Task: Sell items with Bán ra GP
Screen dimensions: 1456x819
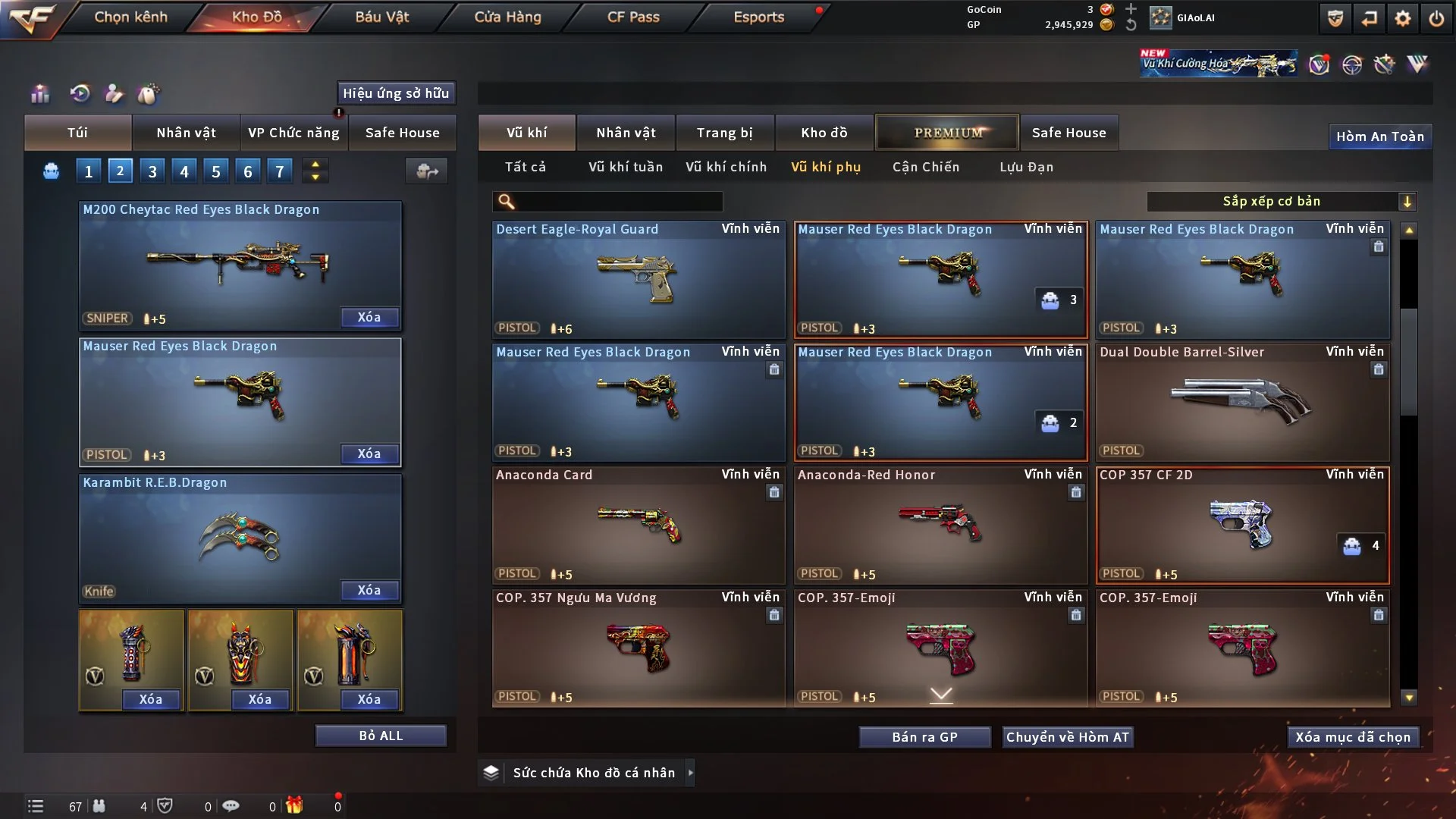Action: (x=924, y=737)
